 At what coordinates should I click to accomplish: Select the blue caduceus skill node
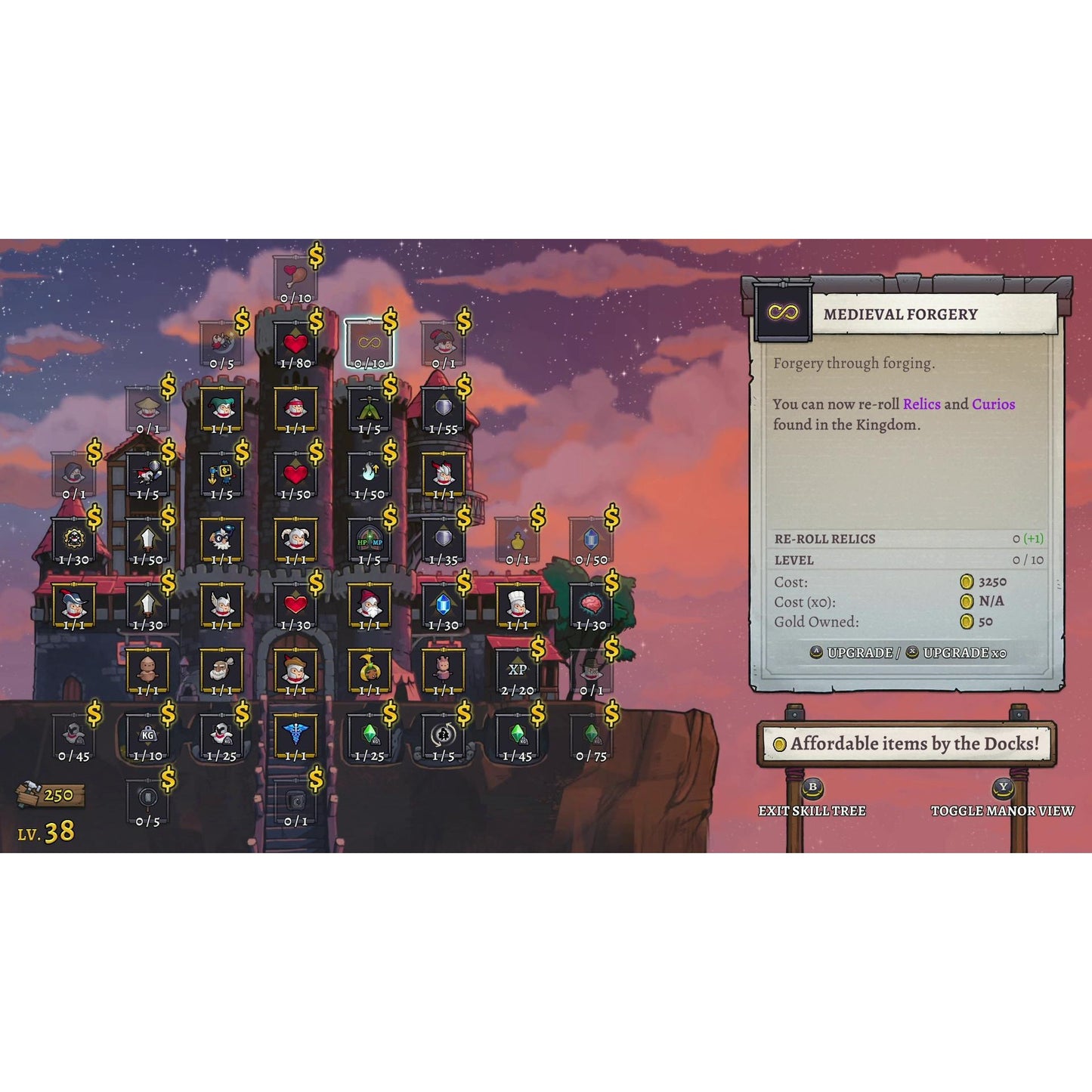pyautogui.click(x=296, y=733)
